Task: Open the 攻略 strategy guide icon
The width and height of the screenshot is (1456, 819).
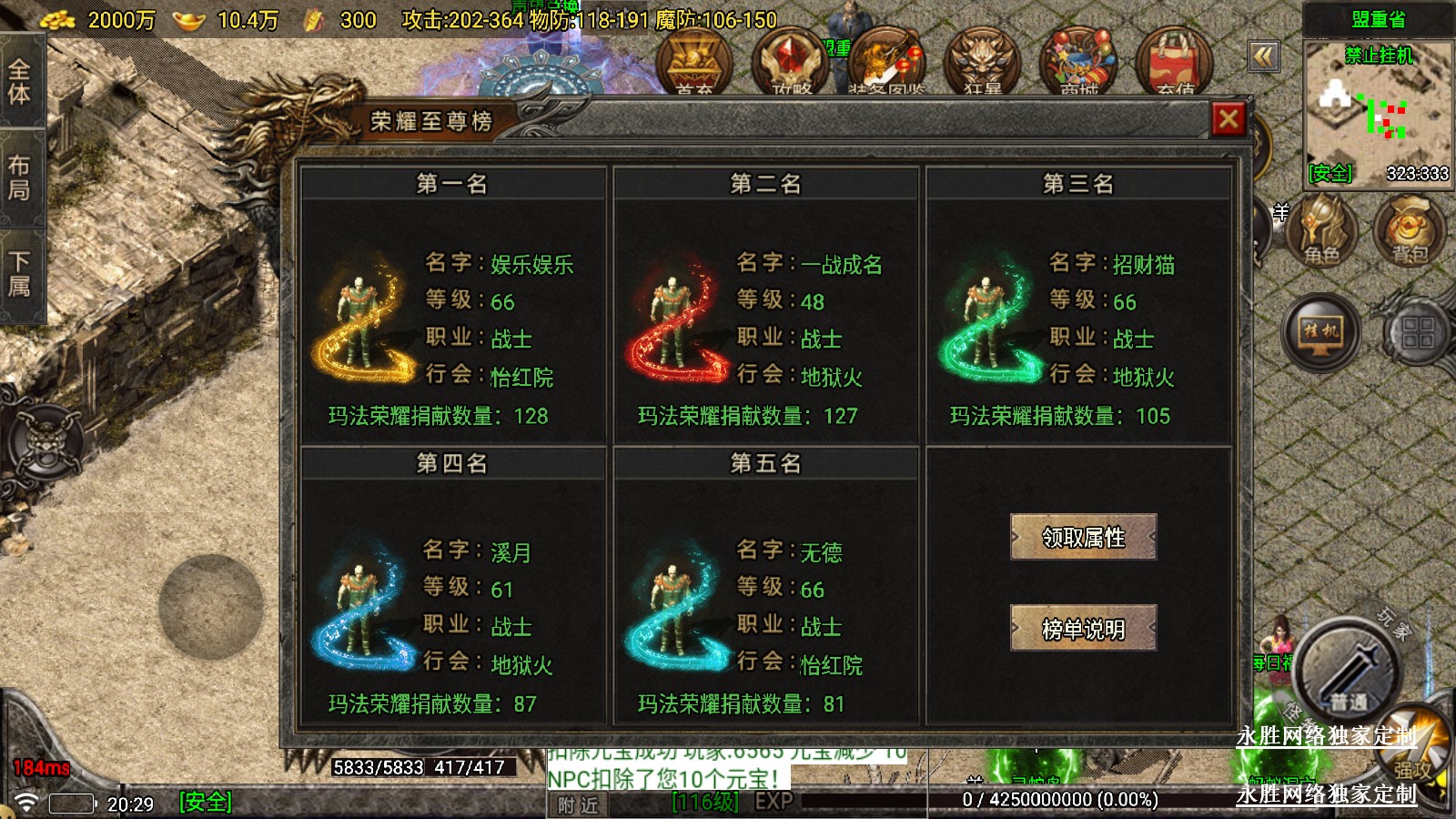Action: click(x=791, y=64)
